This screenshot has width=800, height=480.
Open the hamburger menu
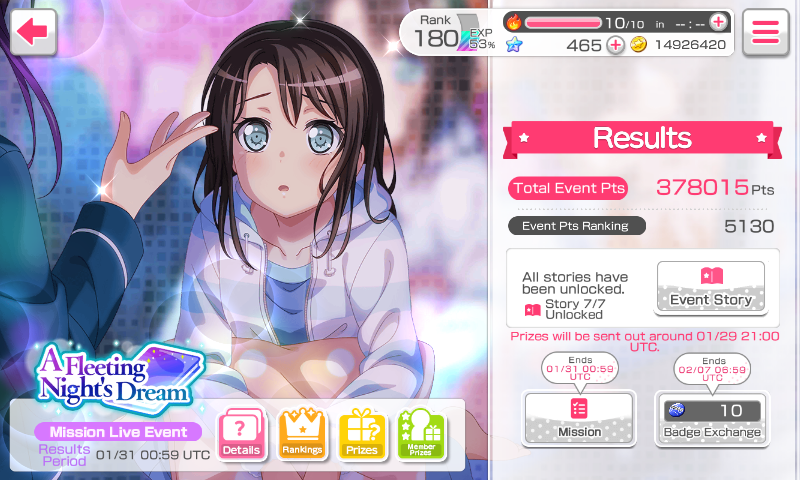[x=766, y=31]
